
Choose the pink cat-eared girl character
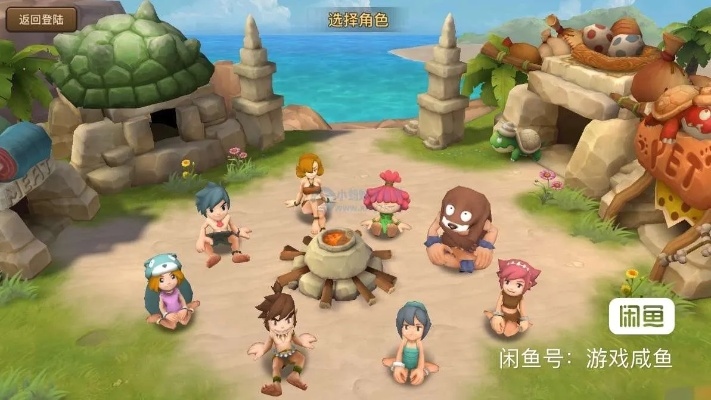[x=512, y=295]
